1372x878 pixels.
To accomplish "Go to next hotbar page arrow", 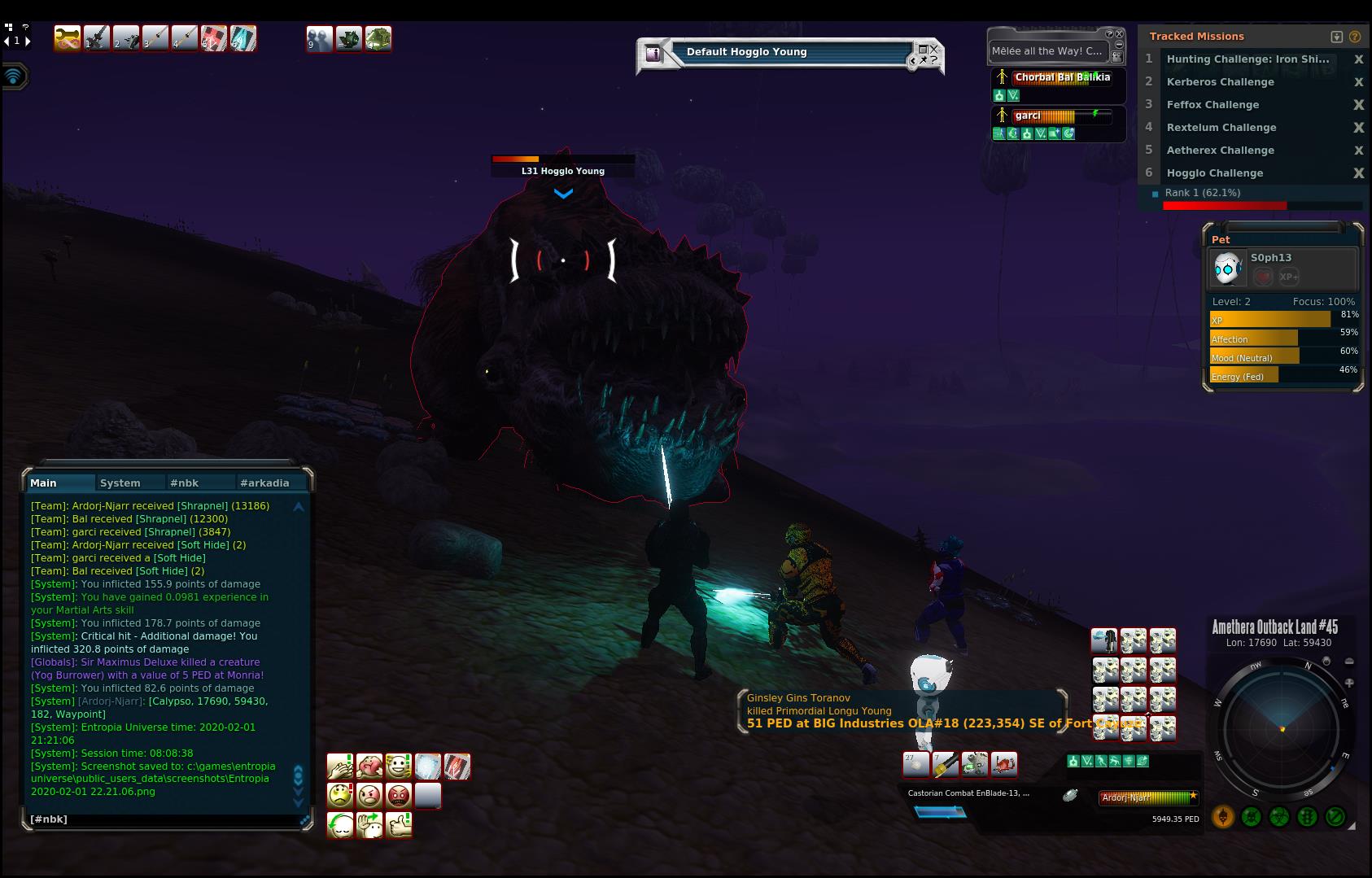I will coord(28,41).
